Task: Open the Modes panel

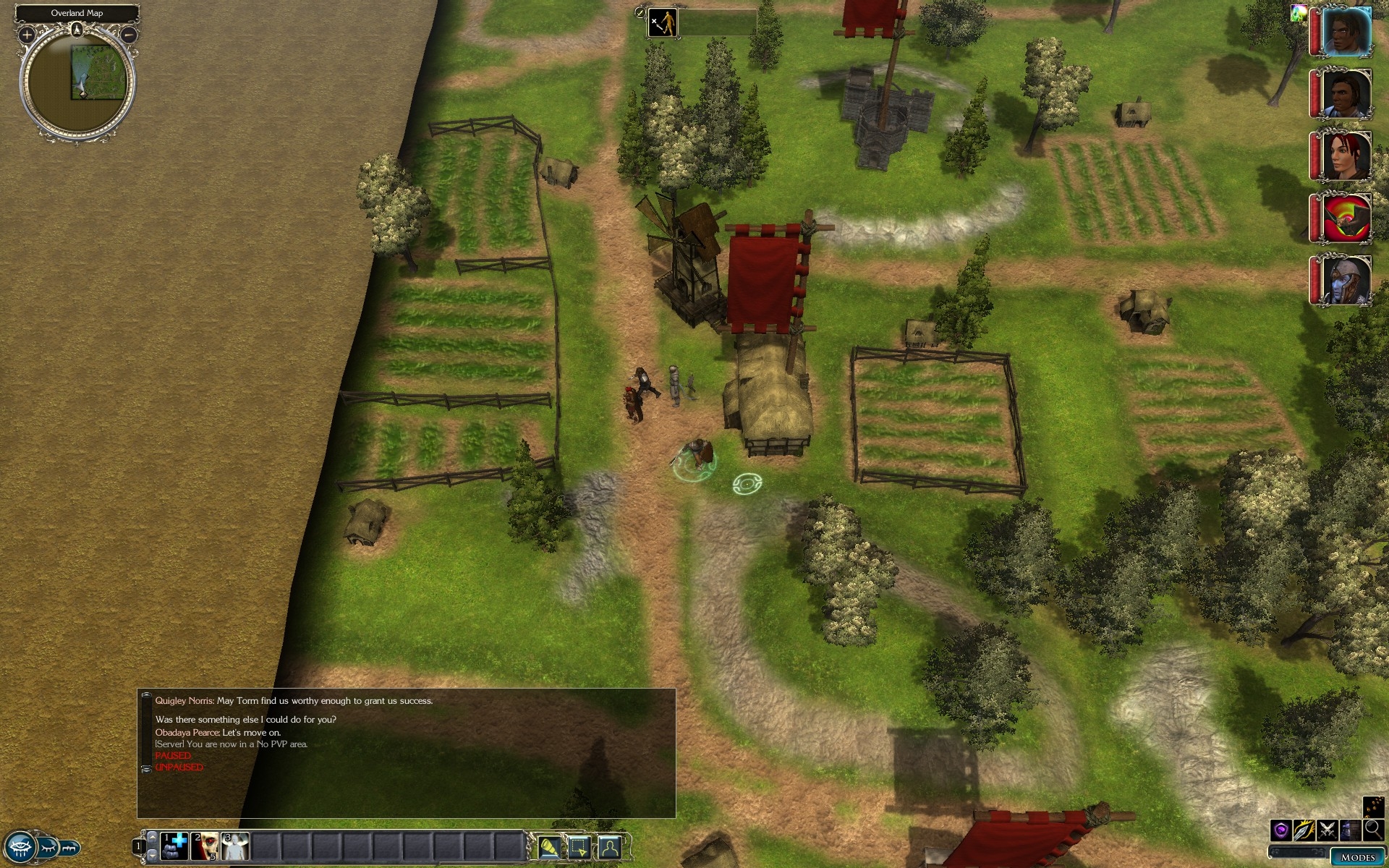Action: [1357, 857]
